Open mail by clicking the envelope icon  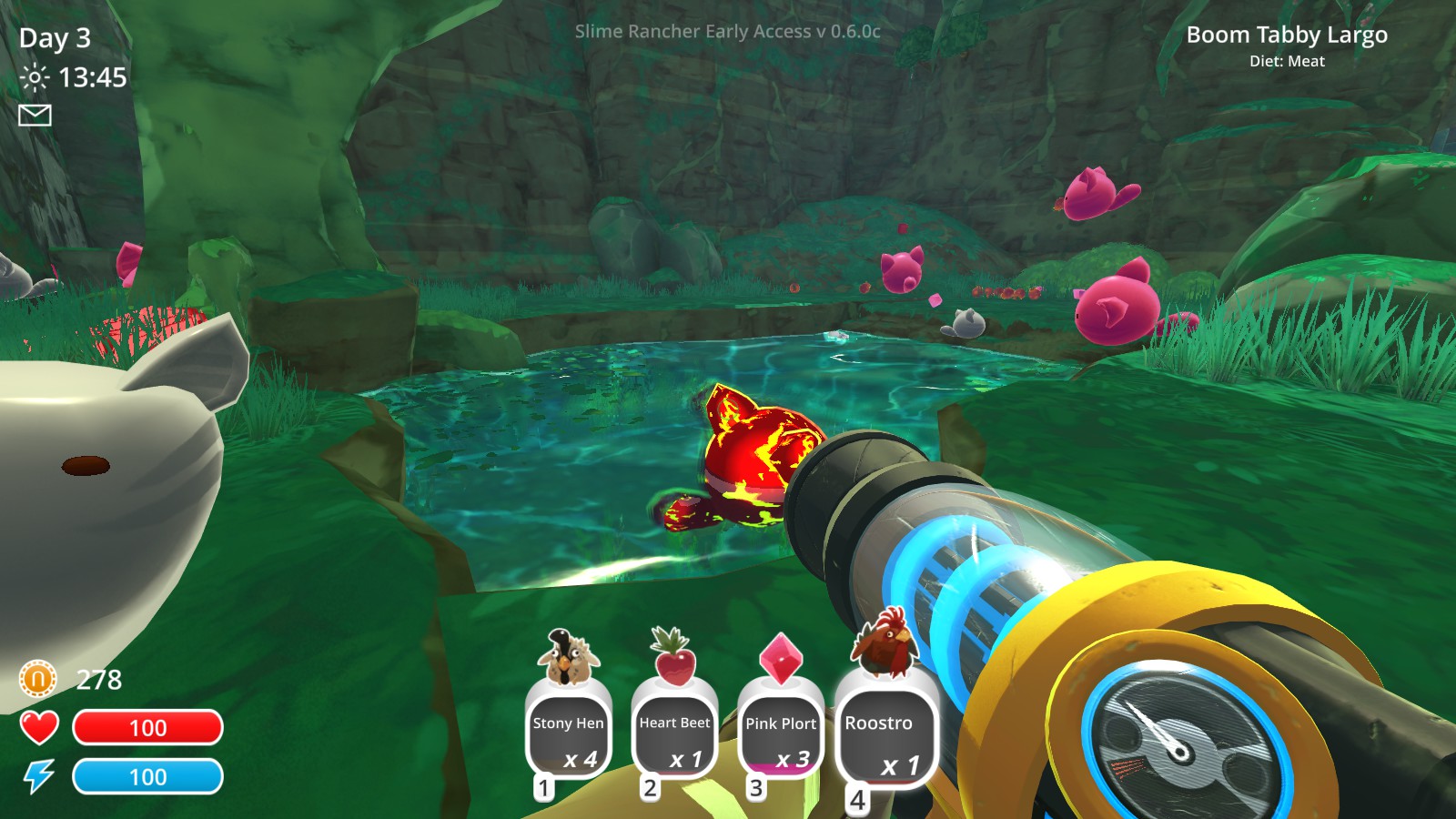(x=35, y=116)
